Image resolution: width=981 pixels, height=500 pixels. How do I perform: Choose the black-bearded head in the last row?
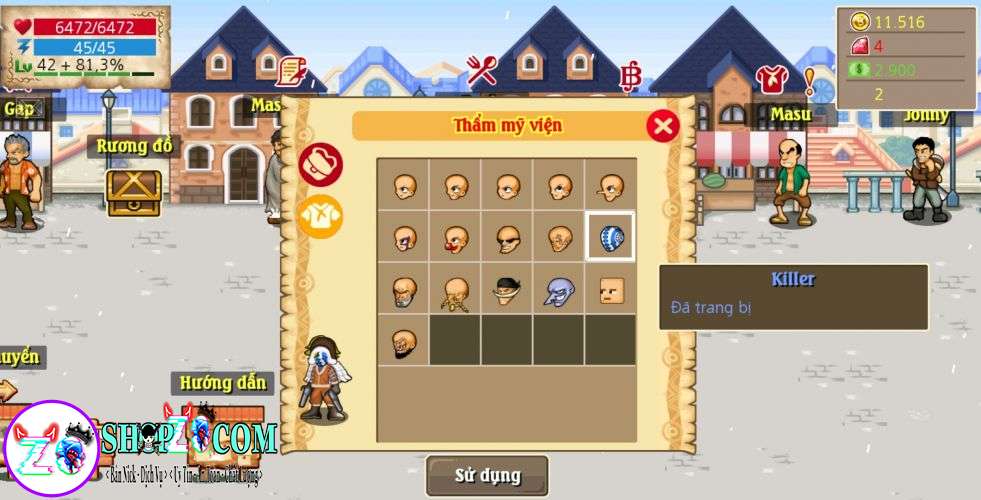(x=402, y=341)
